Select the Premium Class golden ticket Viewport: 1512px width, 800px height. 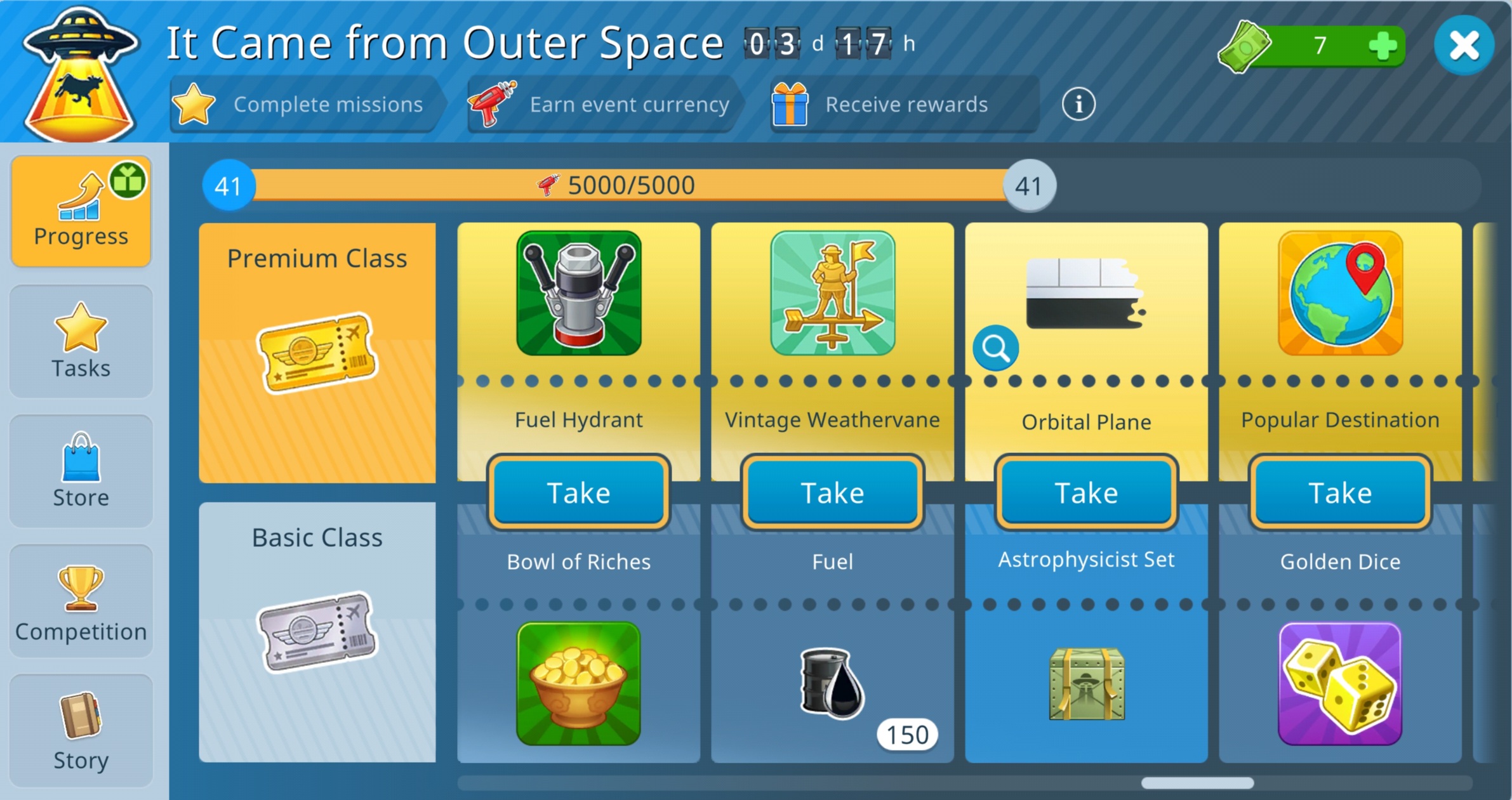pos(317,353)
